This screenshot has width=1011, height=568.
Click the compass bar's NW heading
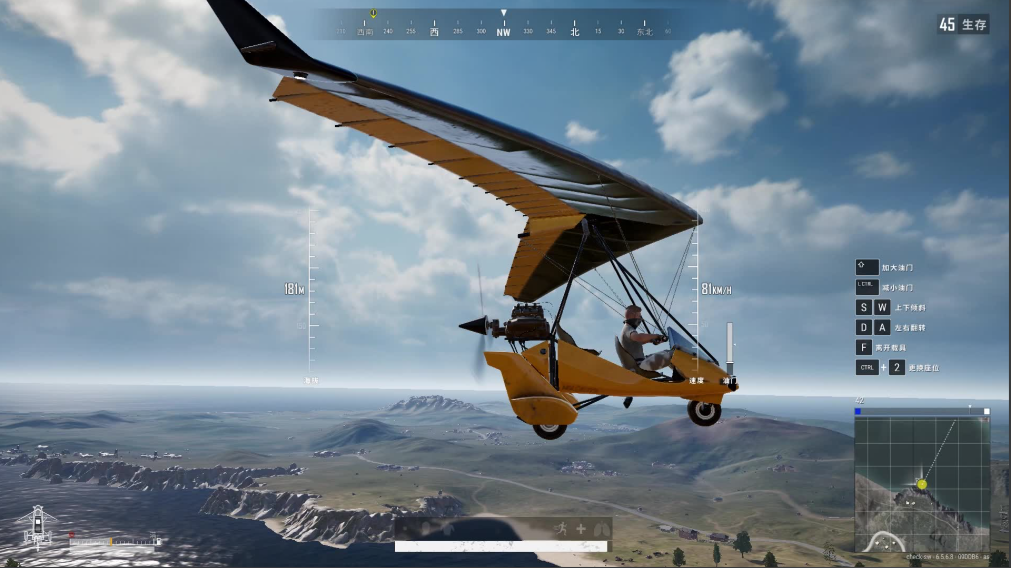click(503, 32)
